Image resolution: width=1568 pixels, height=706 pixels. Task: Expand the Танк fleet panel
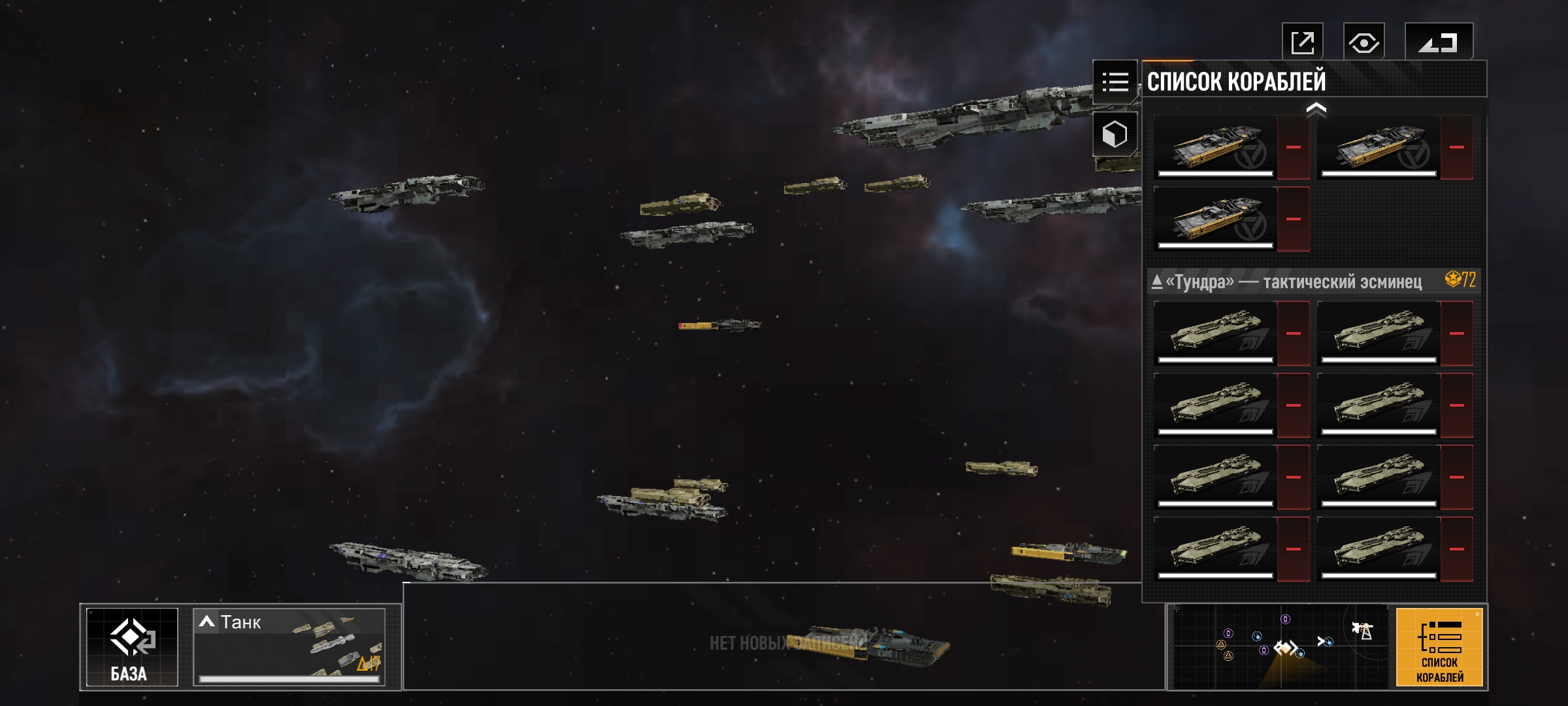click(289, 647)
